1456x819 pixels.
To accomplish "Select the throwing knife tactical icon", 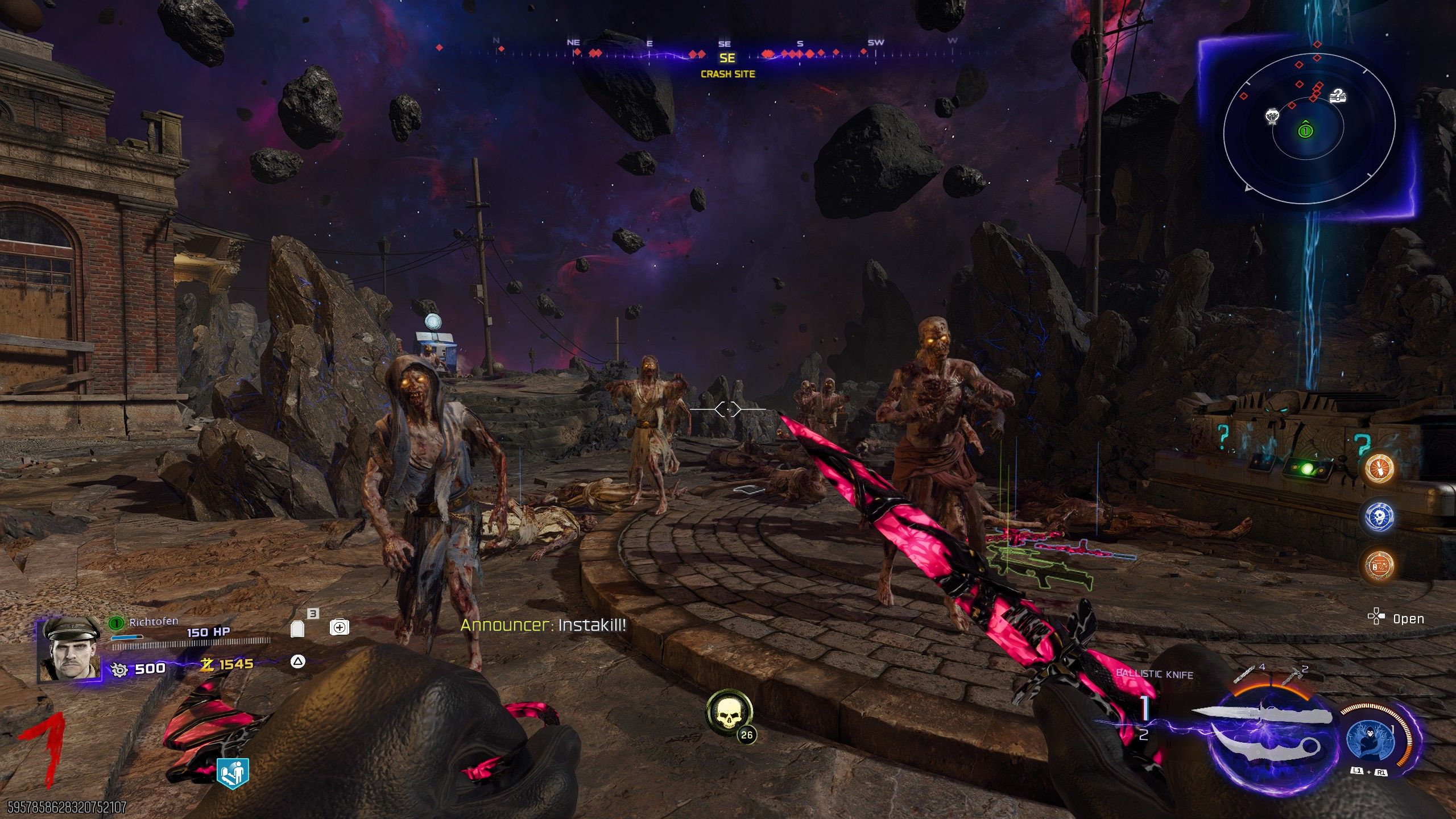I will [x=1246, y=673].
